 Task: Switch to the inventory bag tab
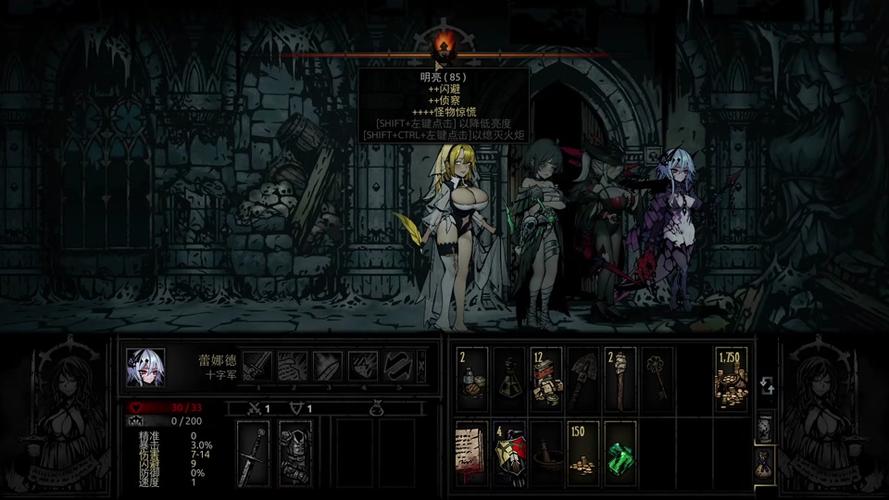765,461
